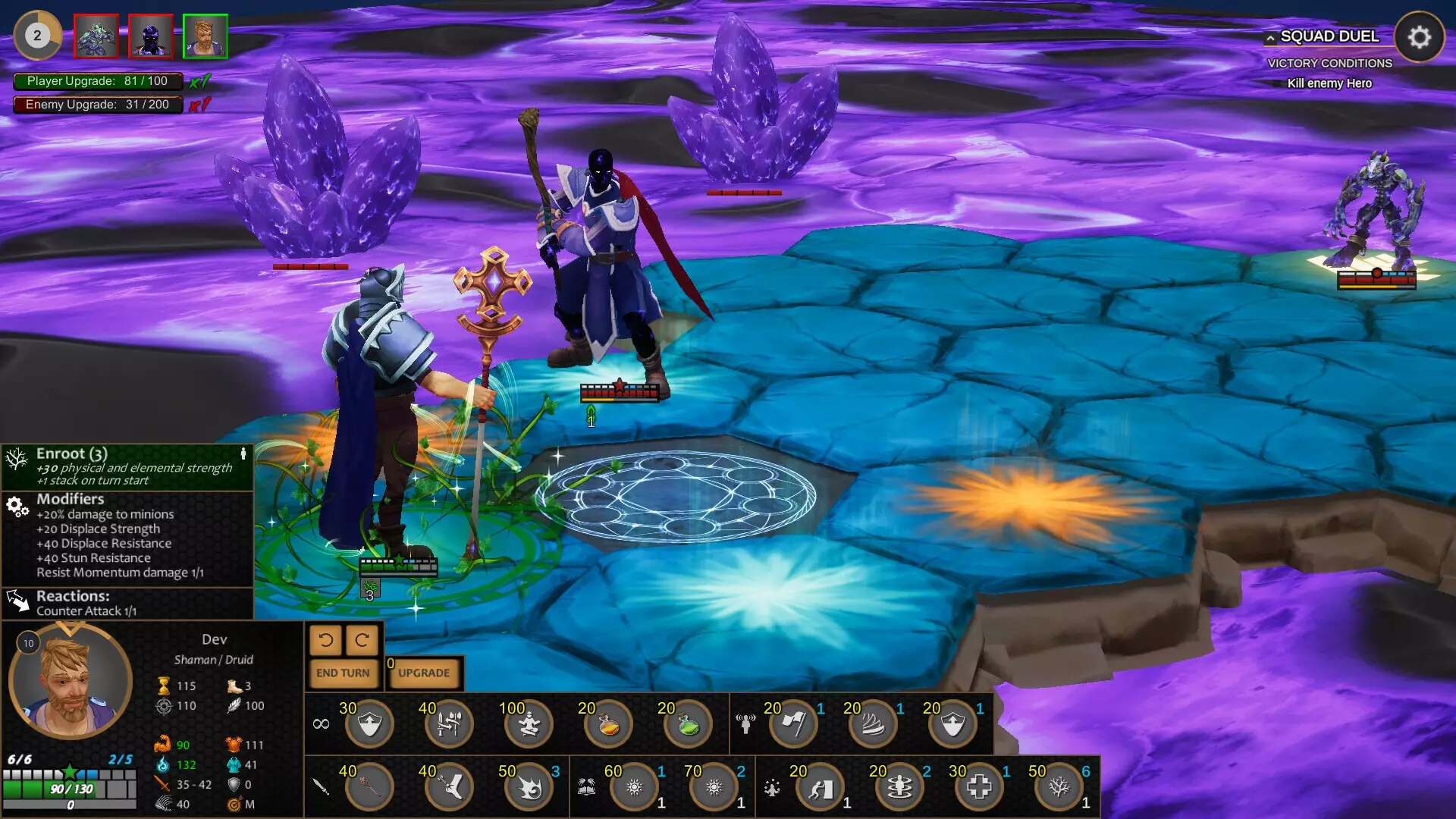
Task: Activate the meditating figure ability costing 100
Action: (x=529, y=725)
